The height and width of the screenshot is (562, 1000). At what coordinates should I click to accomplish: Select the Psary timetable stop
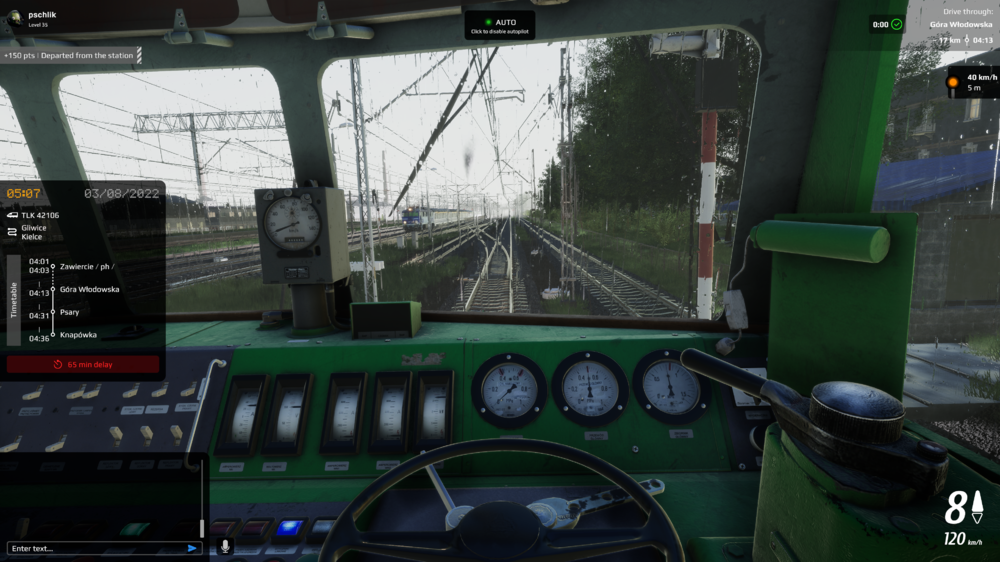69,312
